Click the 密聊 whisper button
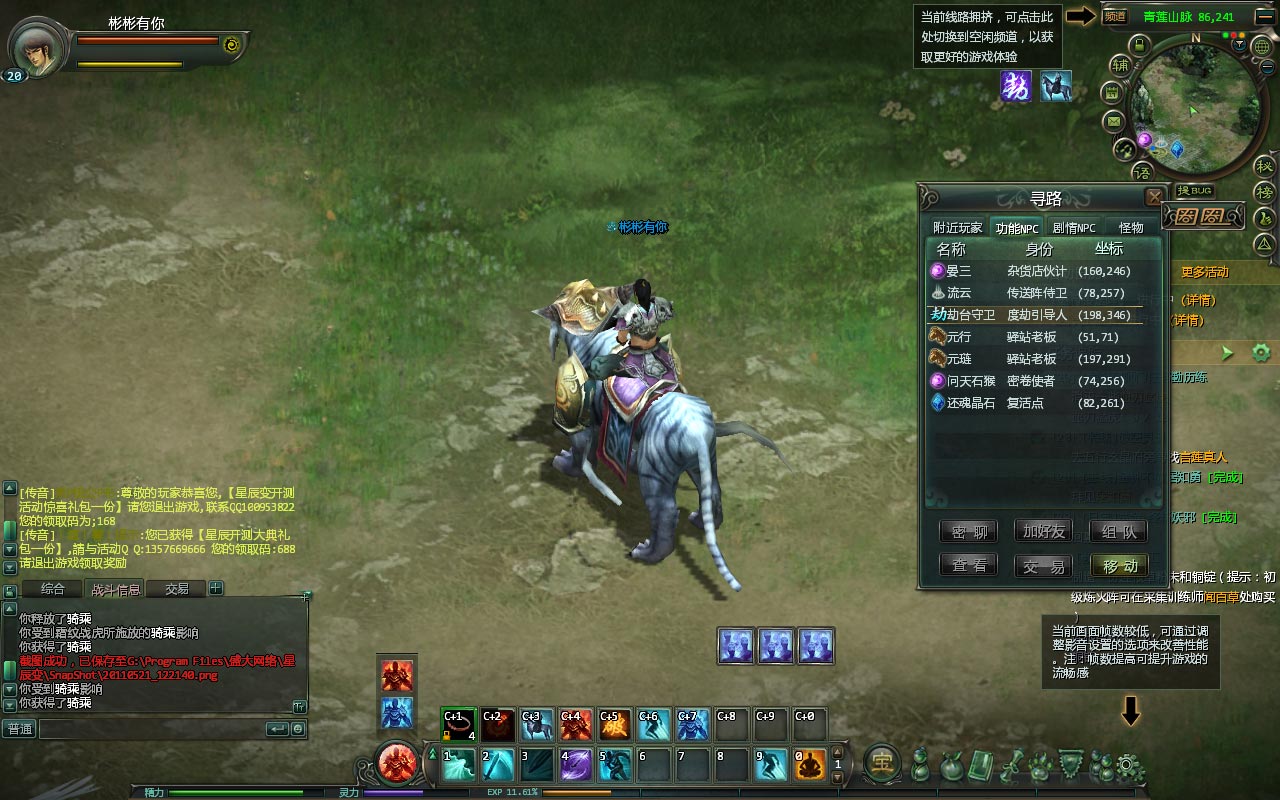The image size is (1280, 800). coord(969,532)
